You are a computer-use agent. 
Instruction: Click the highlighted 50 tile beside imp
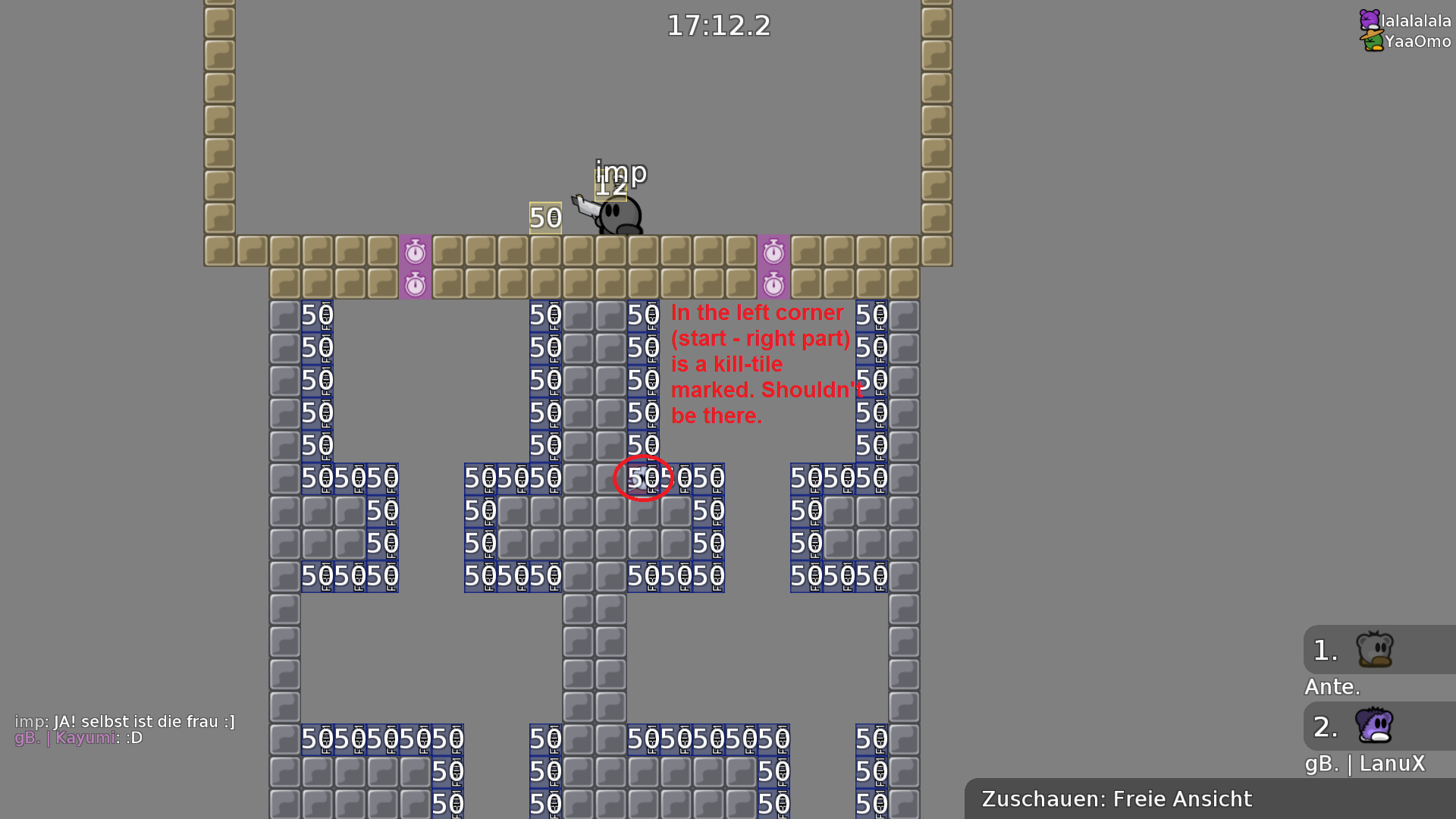[544, 219]
